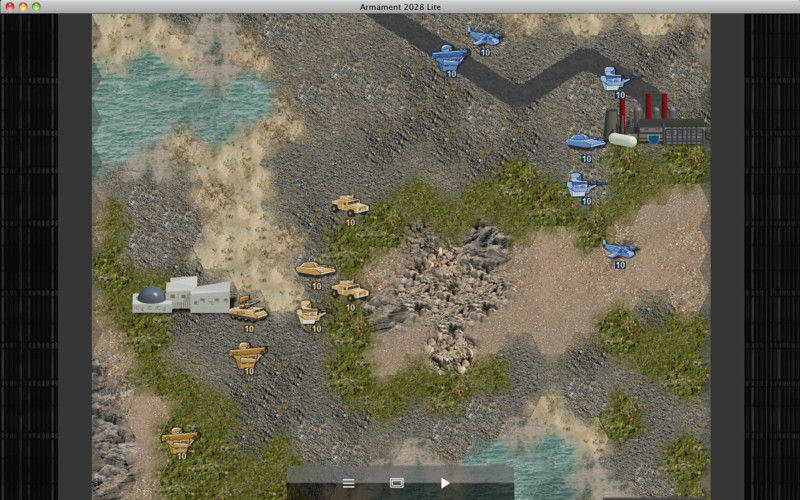Maximize the window with the green button
Image resolution: width=800 pixels, height=500 pixels.
[37, 7]
